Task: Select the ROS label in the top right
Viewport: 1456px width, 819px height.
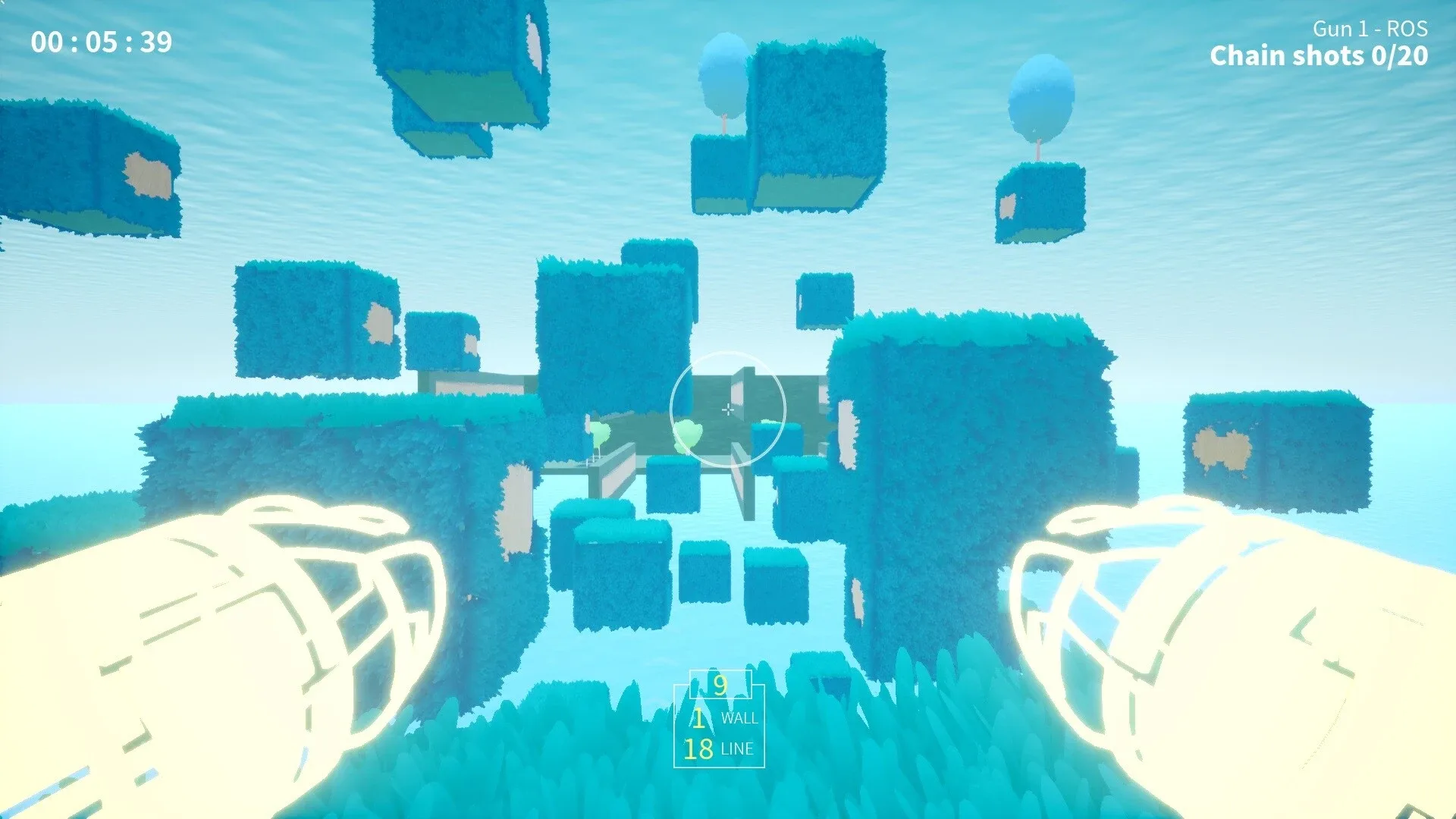Action: (1407, 30)
